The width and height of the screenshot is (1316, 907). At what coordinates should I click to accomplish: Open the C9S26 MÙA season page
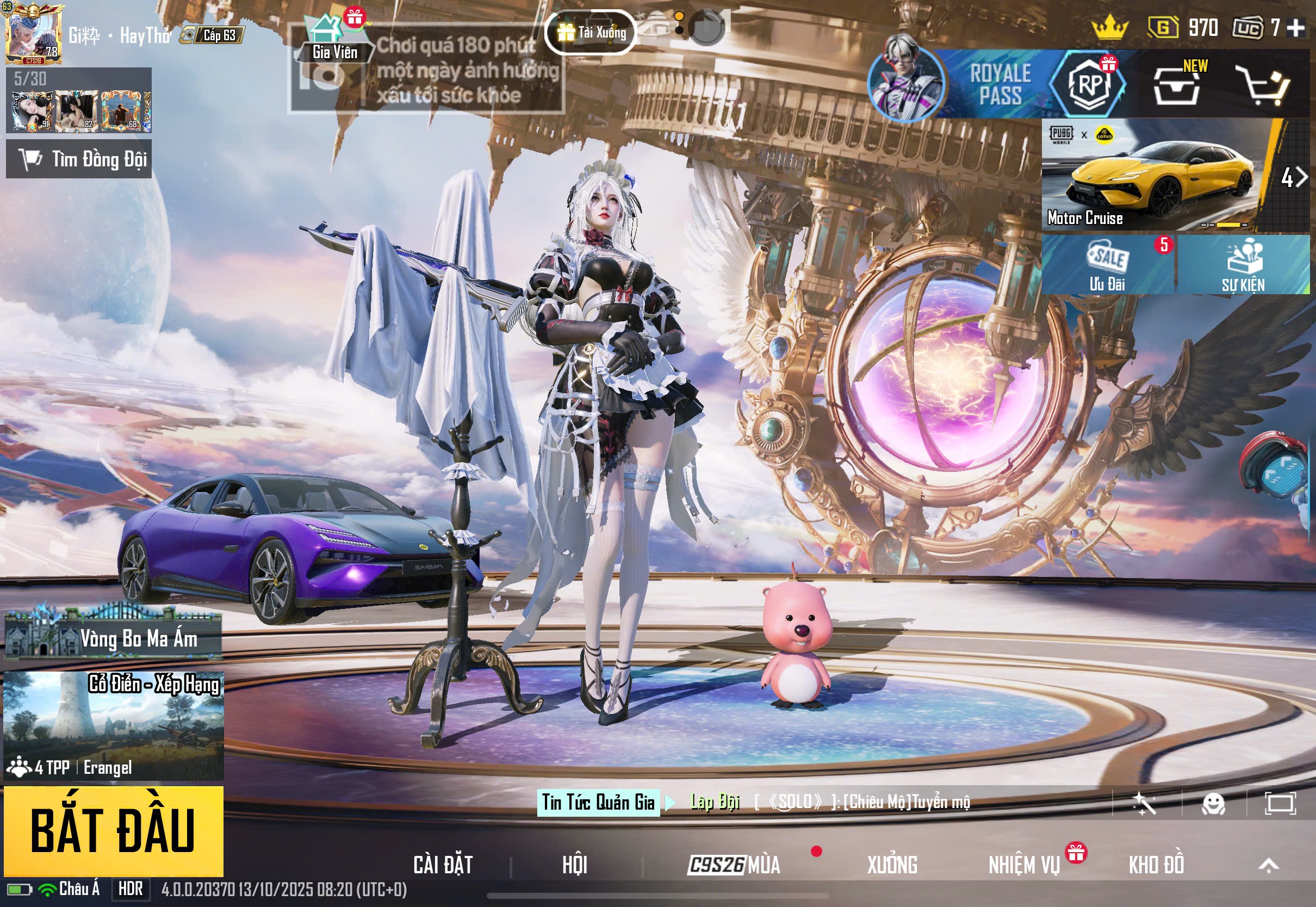tap(734, 865)
